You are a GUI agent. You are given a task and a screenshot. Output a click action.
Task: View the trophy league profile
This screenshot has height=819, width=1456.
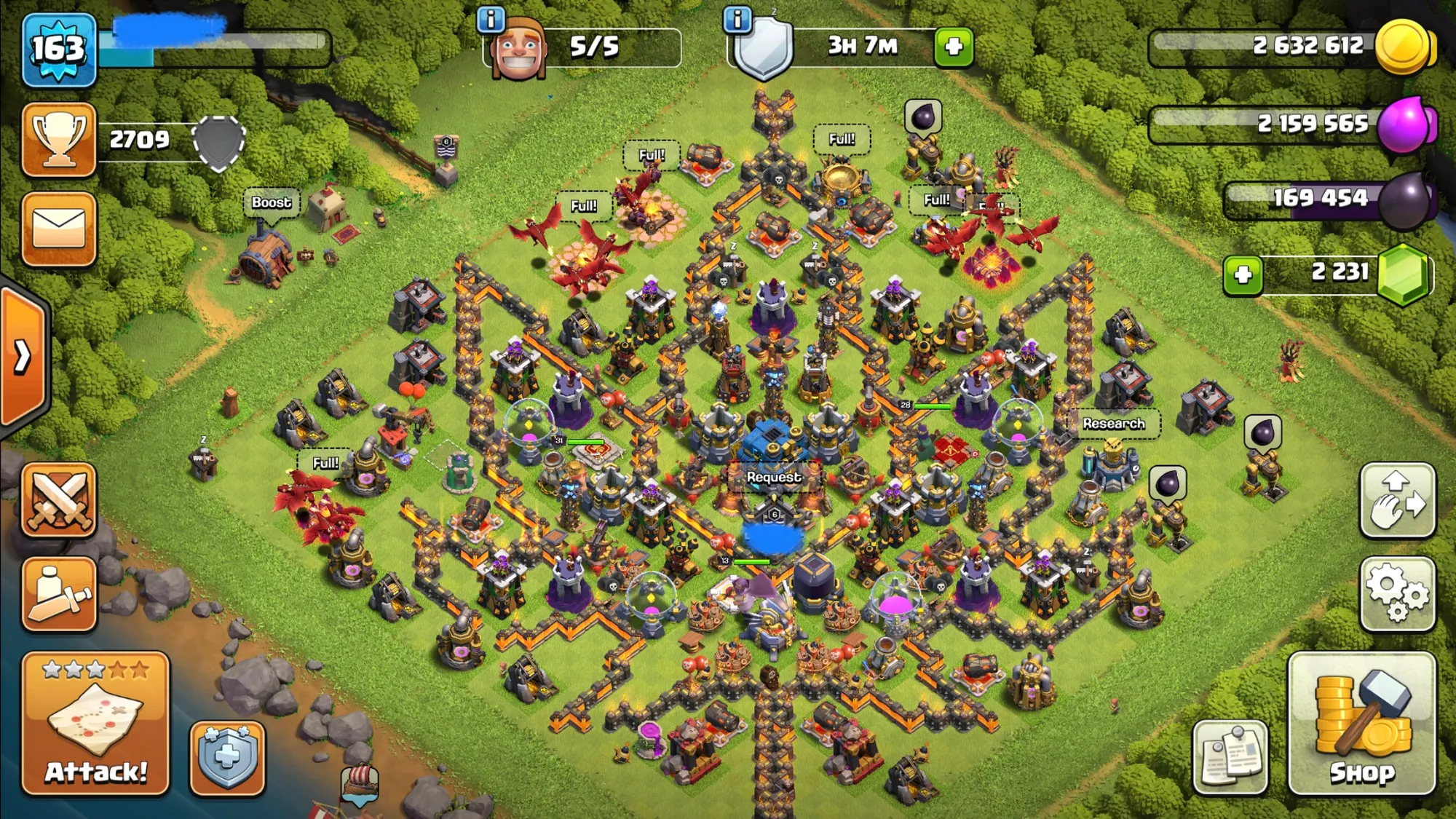point(59,140)
